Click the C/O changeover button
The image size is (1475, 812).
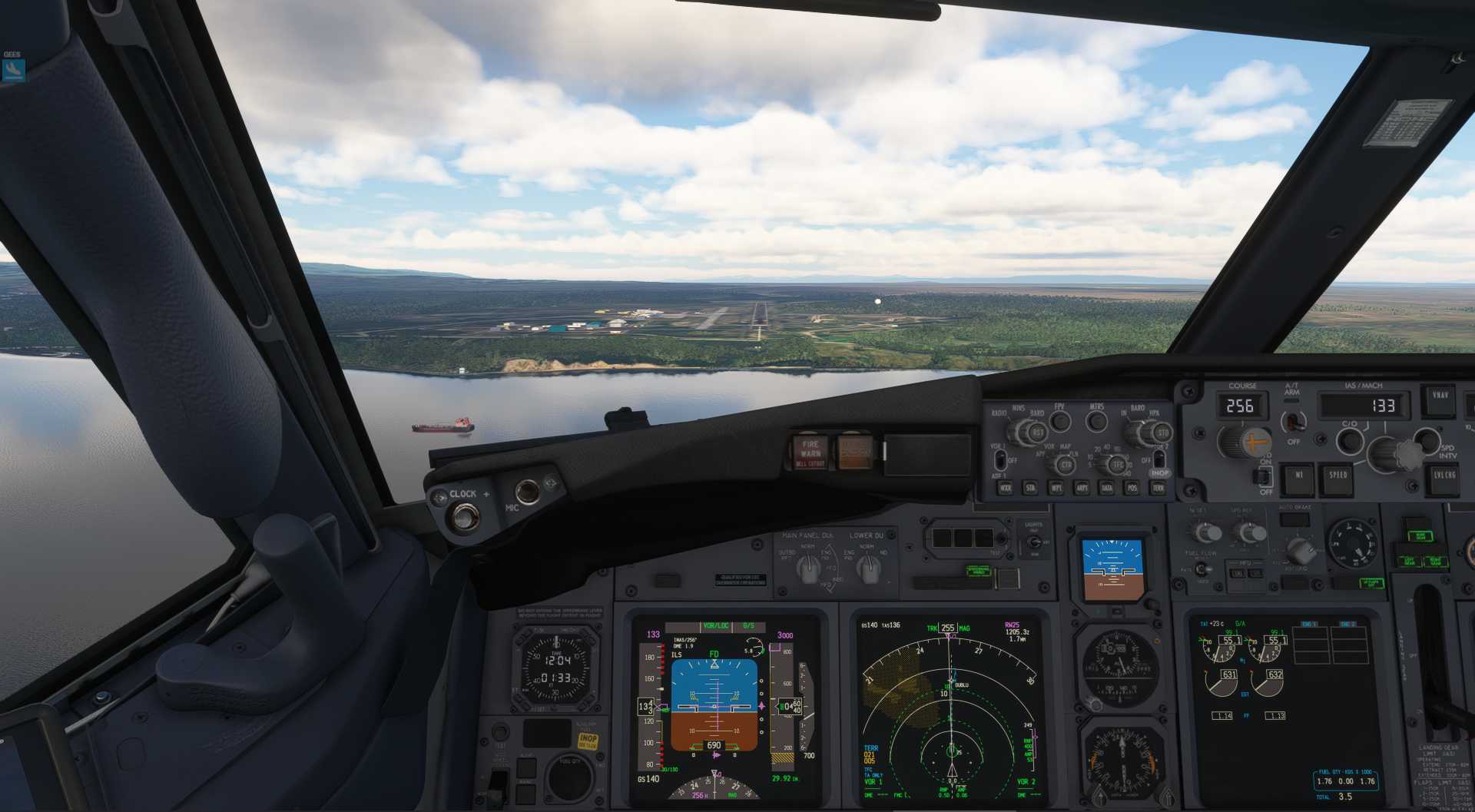1349,441
